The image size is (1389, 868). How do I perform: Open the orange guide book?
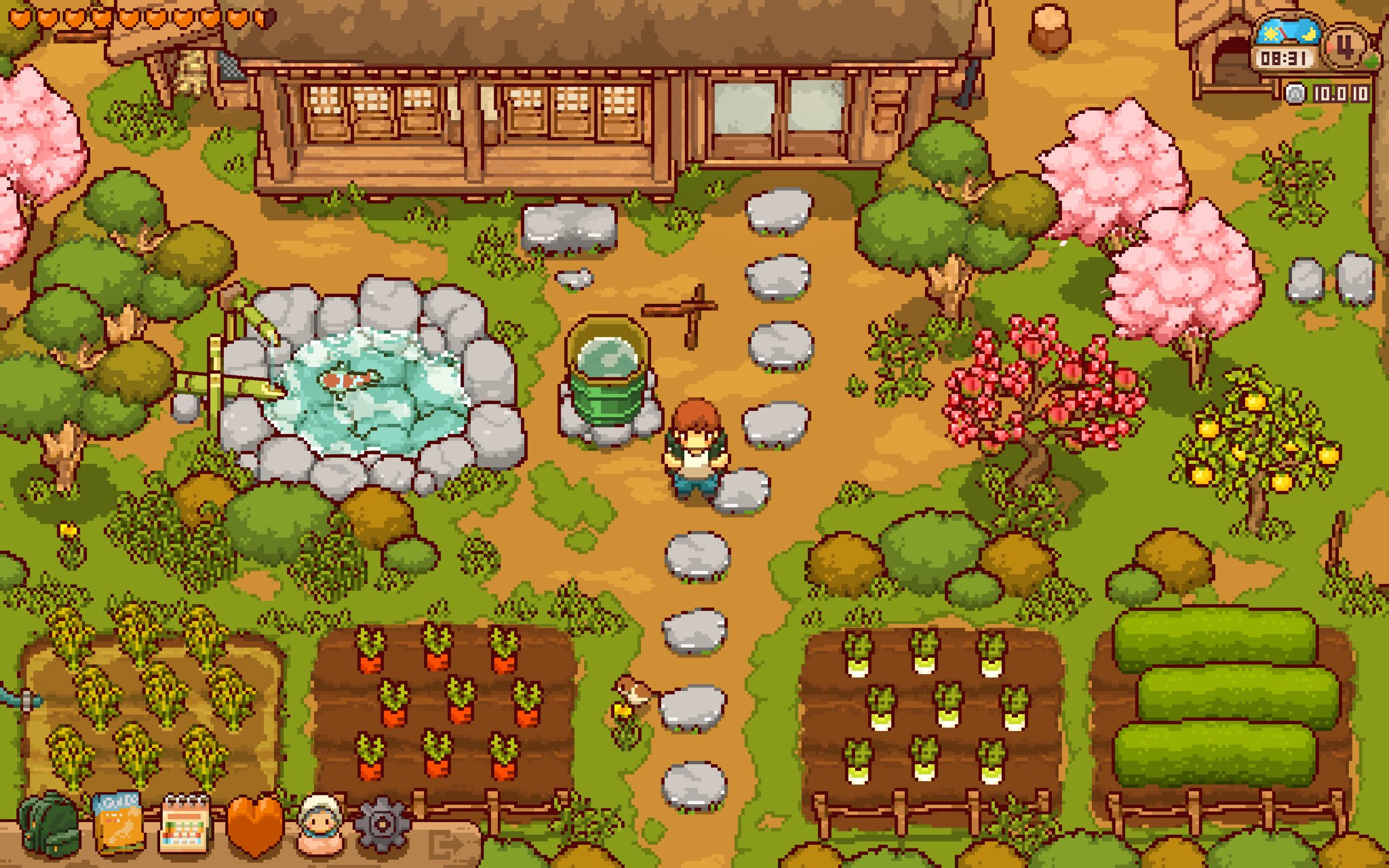[x=118, y=823]
